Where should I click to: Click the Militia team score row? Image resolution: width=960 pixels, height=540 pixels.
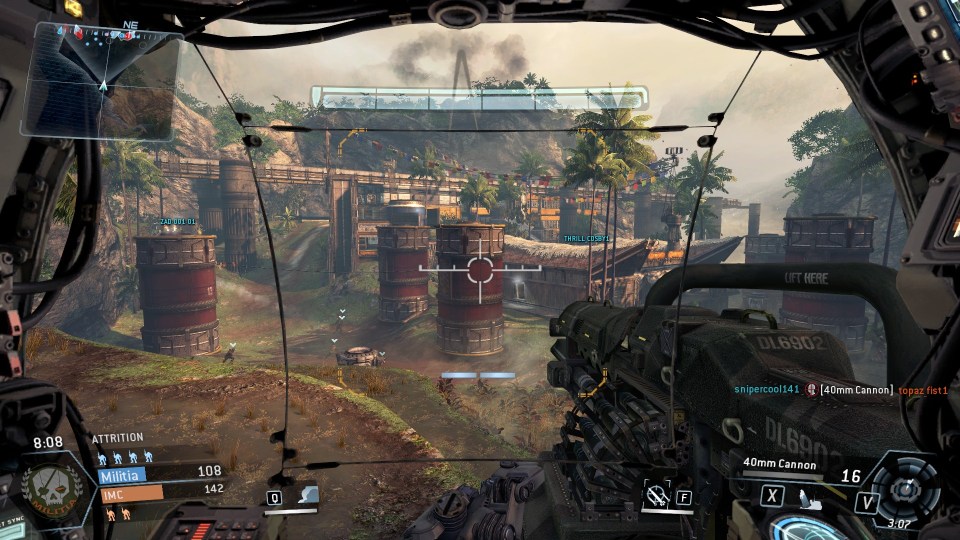[160, 472]
